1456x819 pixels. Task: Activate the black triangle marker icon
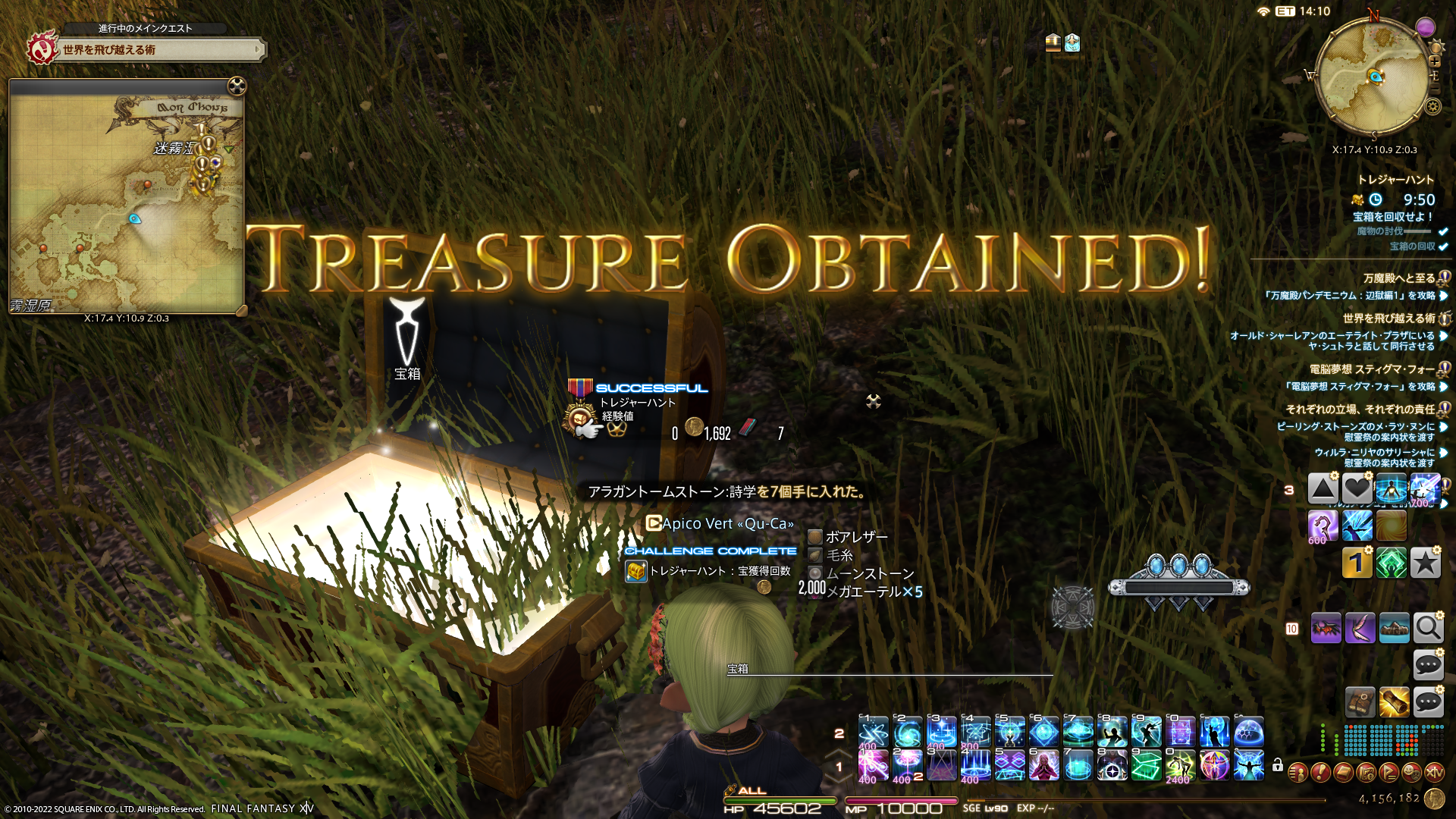pos(1323,489)
